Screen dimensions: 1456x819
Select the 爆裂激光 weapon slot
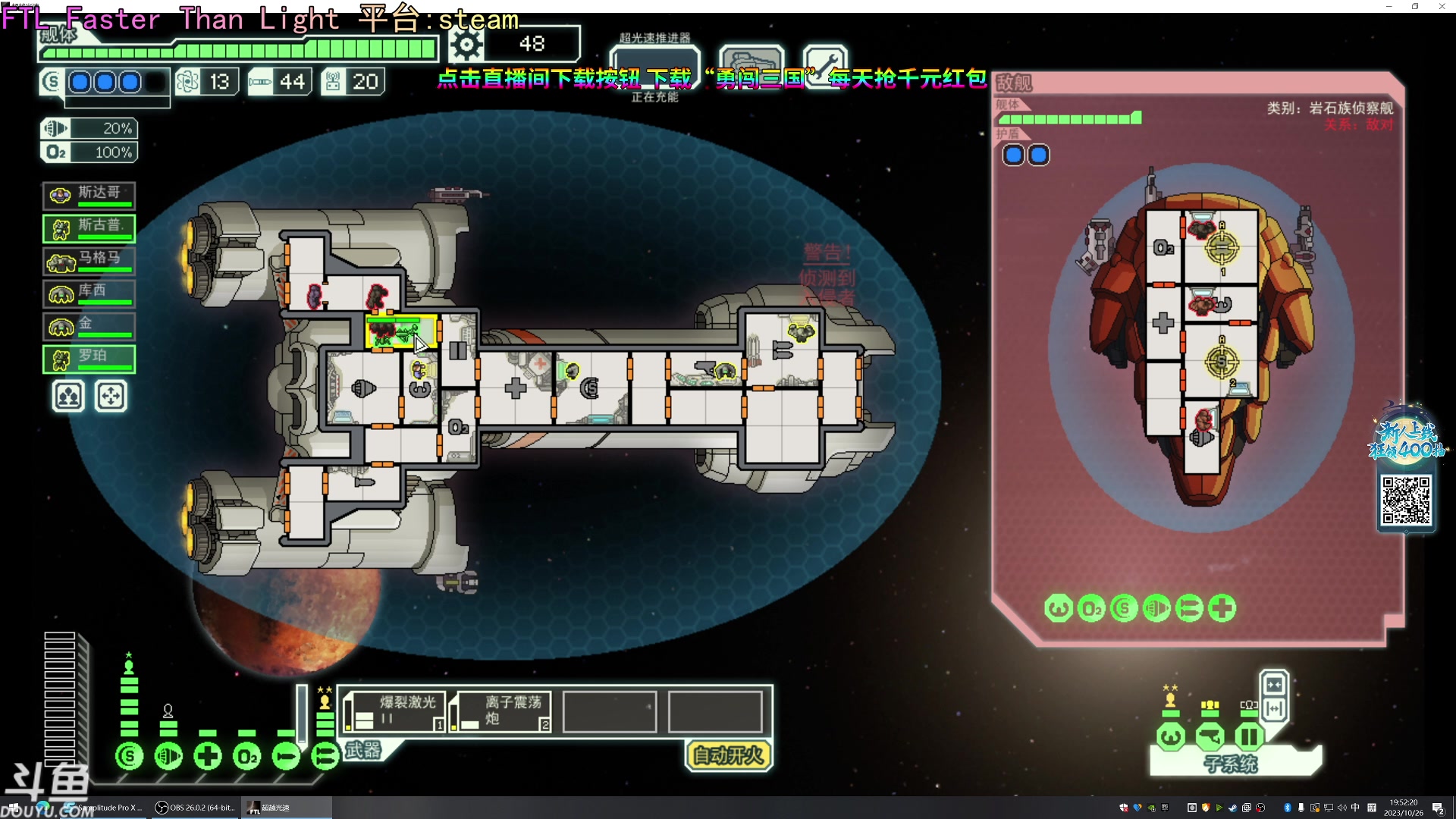394,711
